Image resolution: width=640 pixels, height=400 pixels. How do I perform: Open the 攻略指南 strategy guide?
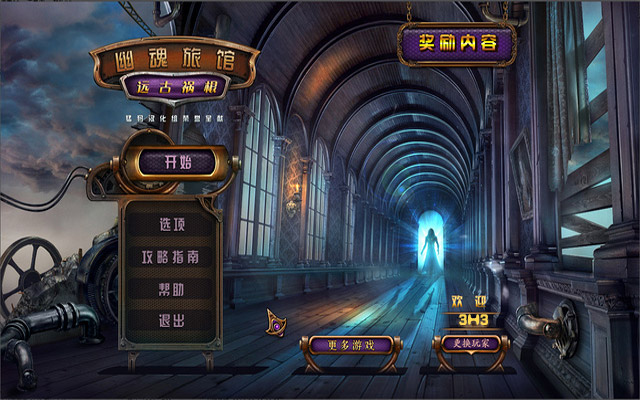pyautogui.click(x=170, y=257)
